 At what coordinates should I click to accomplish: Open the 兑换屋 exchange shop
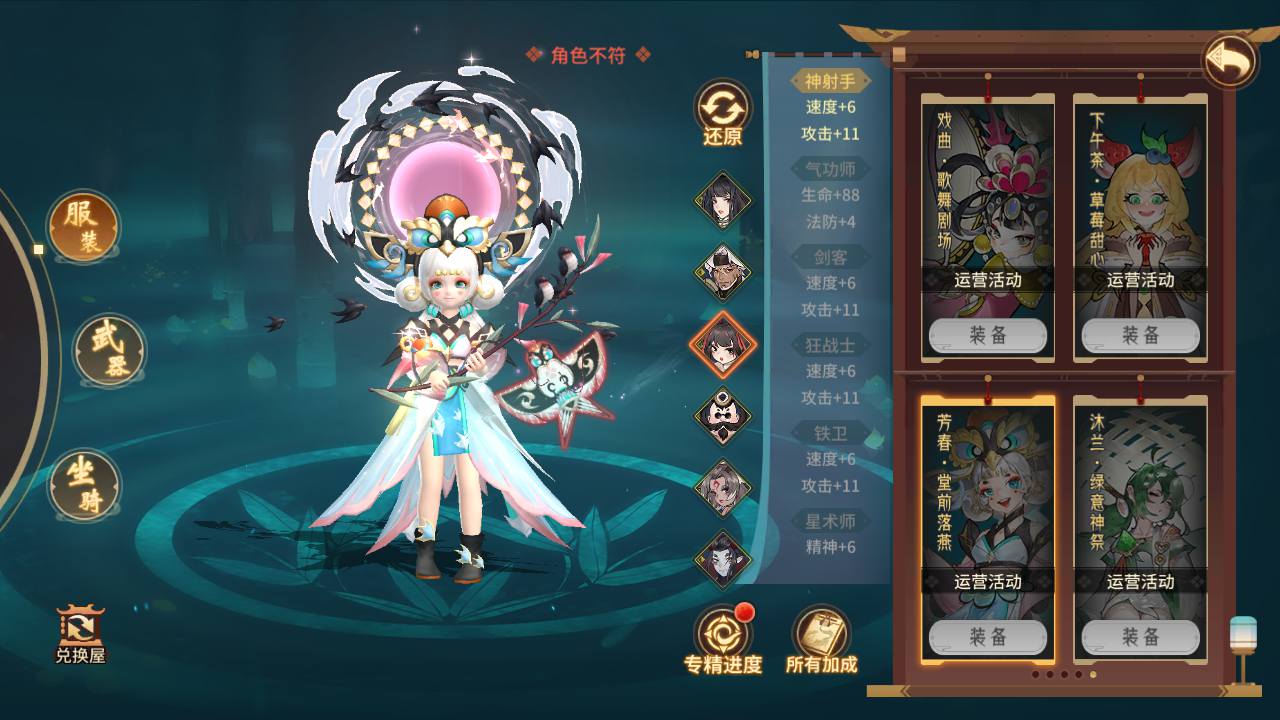pos(81,634)
